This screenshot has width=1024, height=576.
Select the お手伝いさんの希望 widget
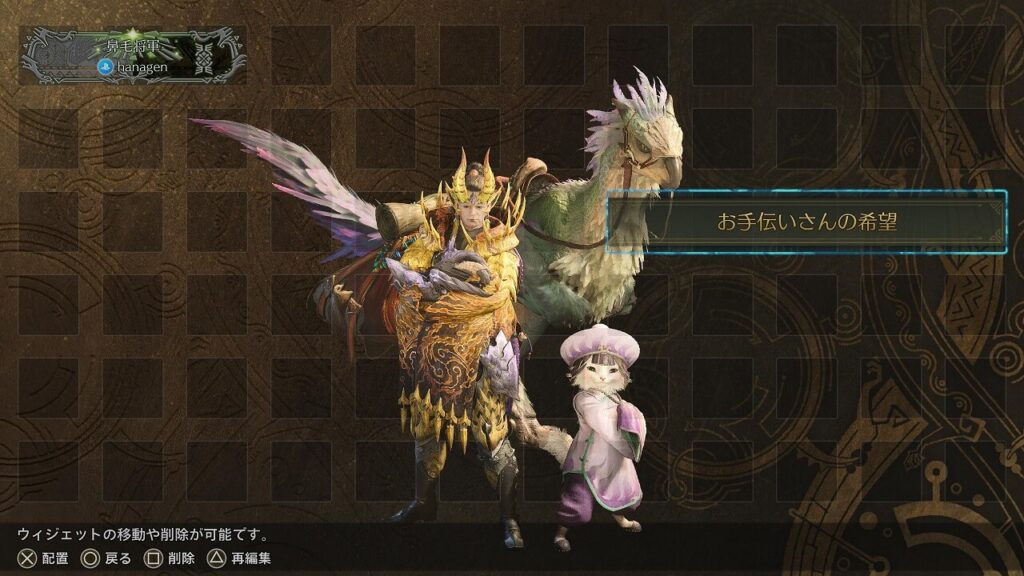point(806,221)
